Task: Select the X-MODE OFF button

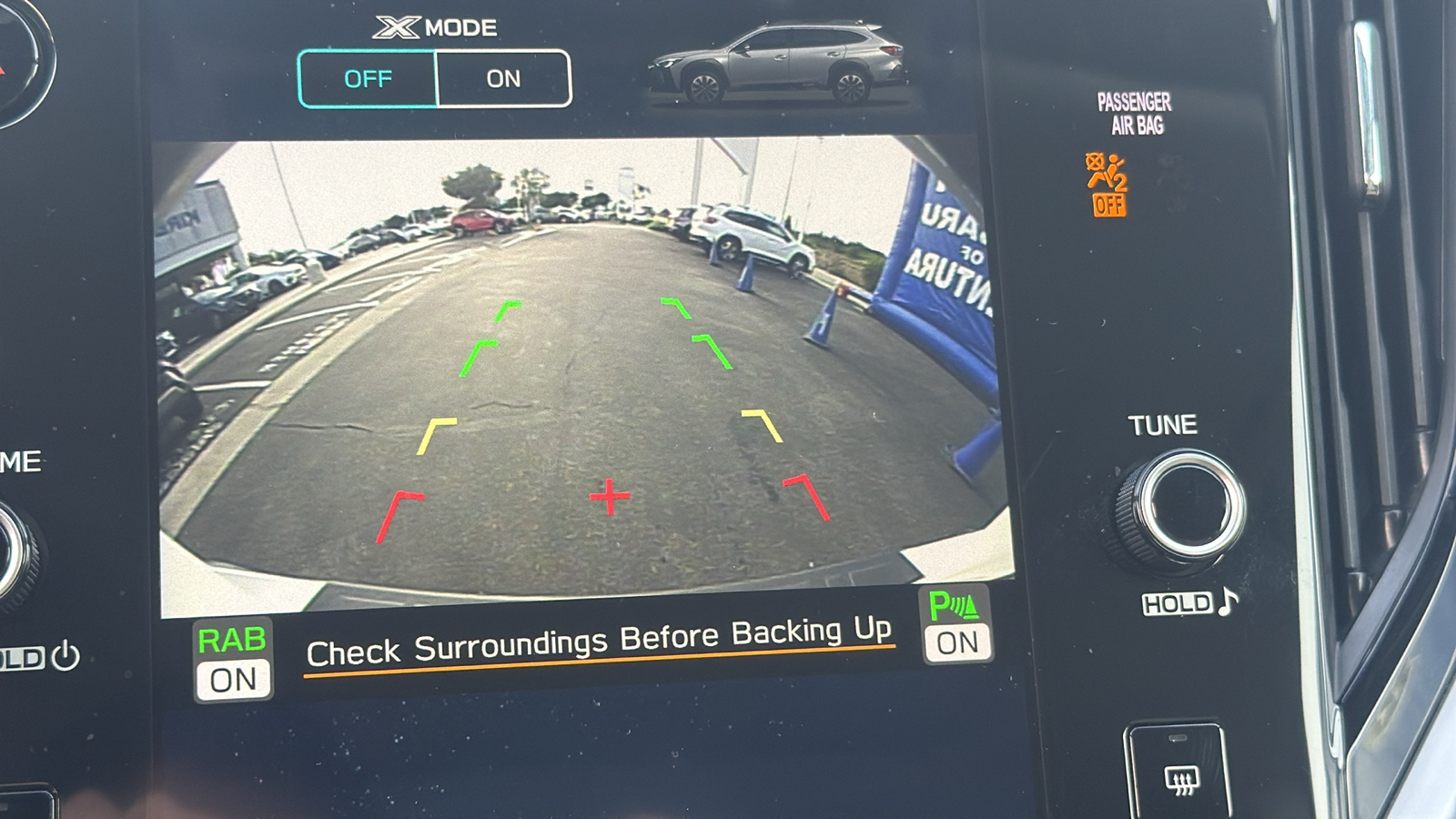Action: point(368,79)
